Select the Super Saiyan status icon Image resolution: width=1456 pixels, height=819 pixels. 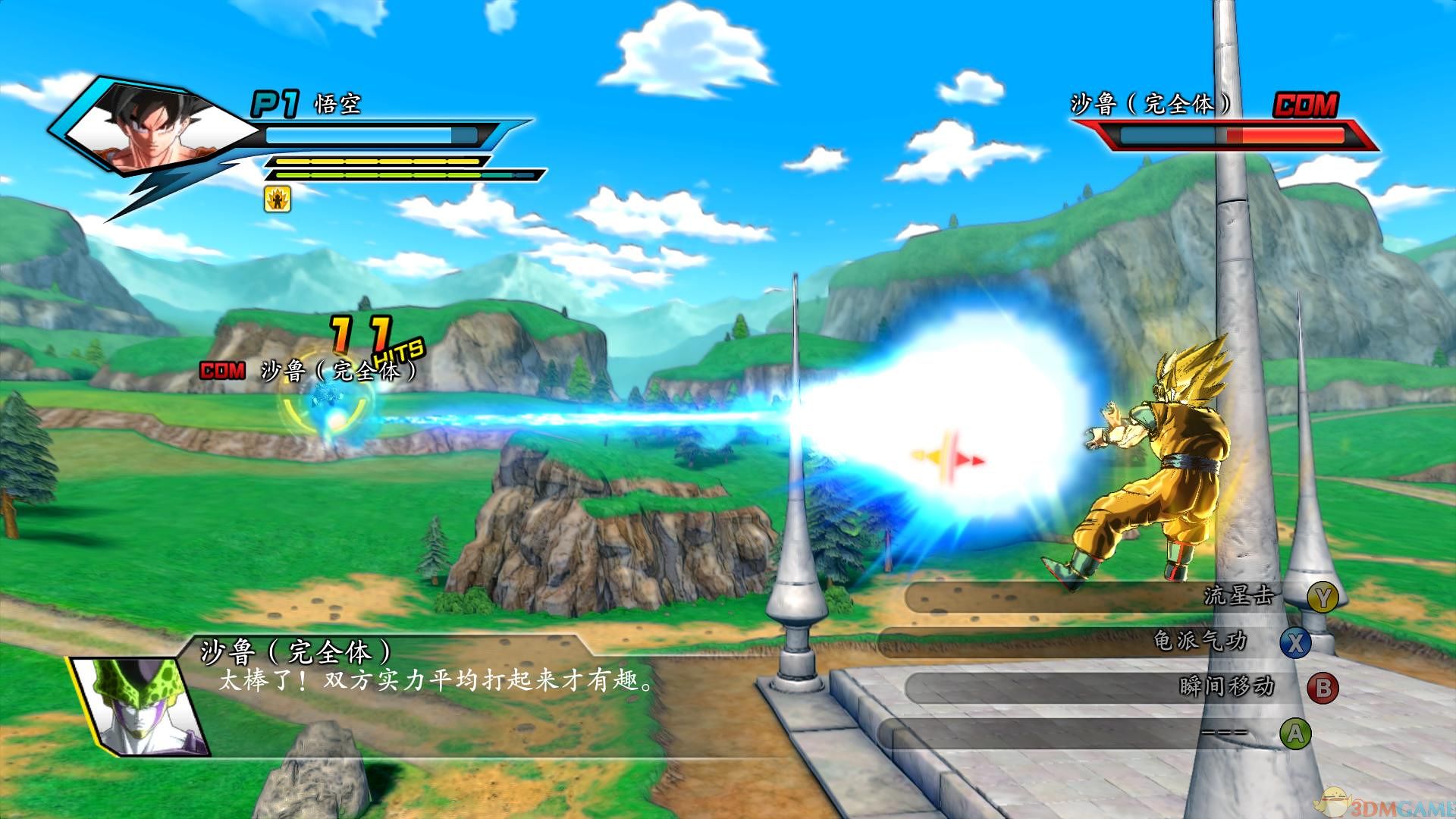[278, 199]
